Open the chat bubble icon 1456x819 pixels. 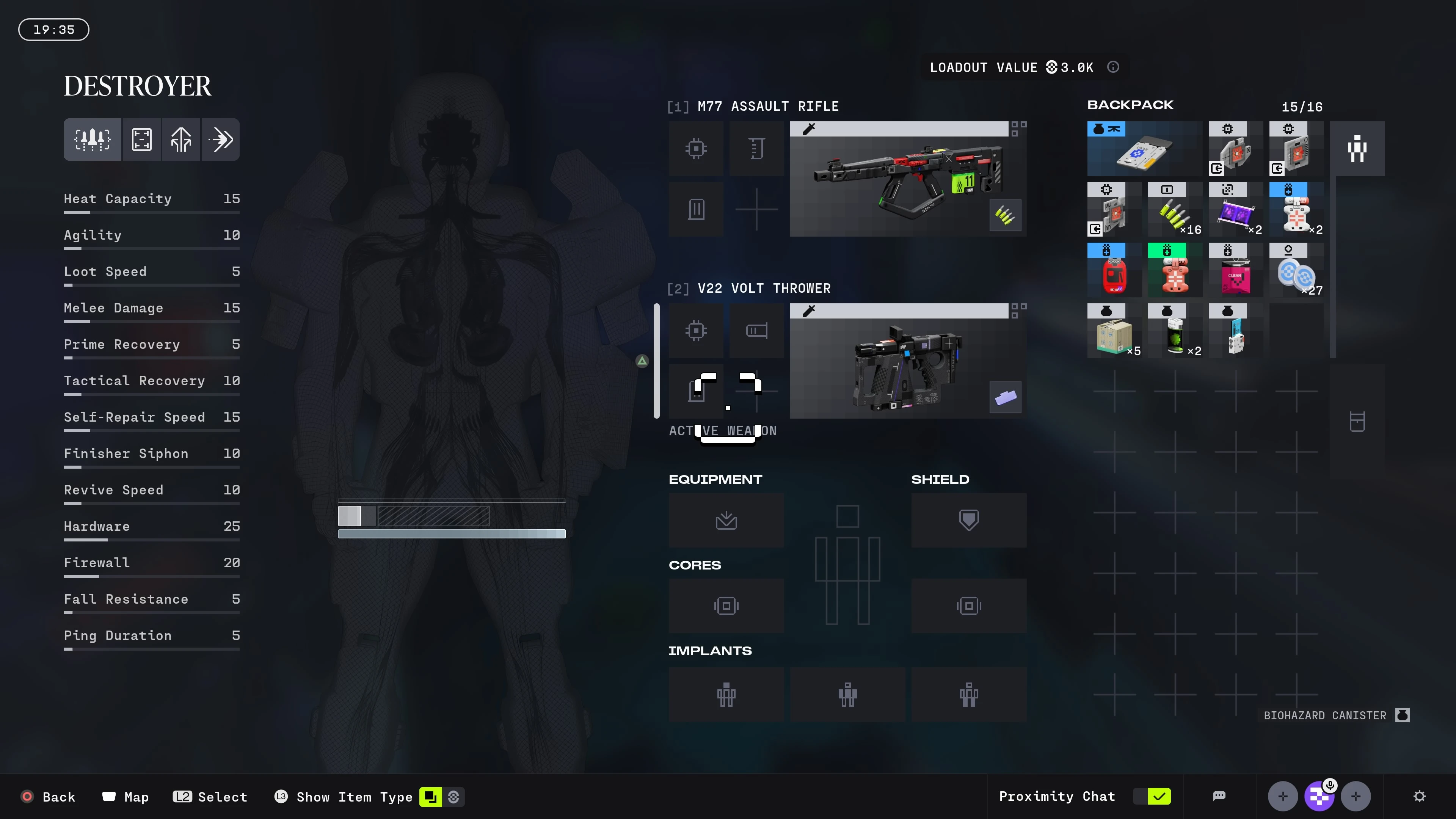(x=1219, y=796)
